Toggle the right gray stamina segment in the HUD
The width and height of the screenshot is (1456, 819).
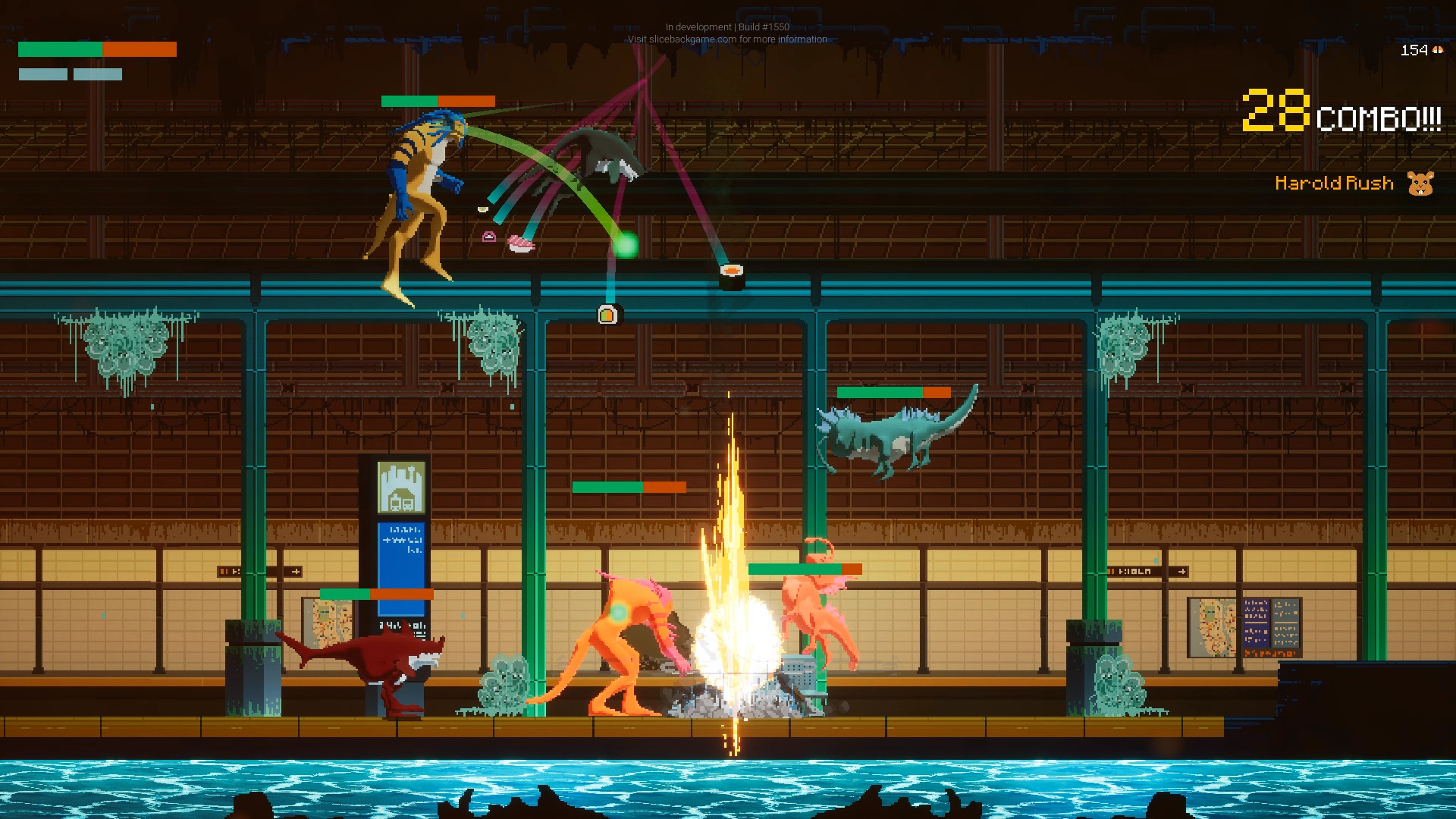pyautogui.click(x=97, y=74)
